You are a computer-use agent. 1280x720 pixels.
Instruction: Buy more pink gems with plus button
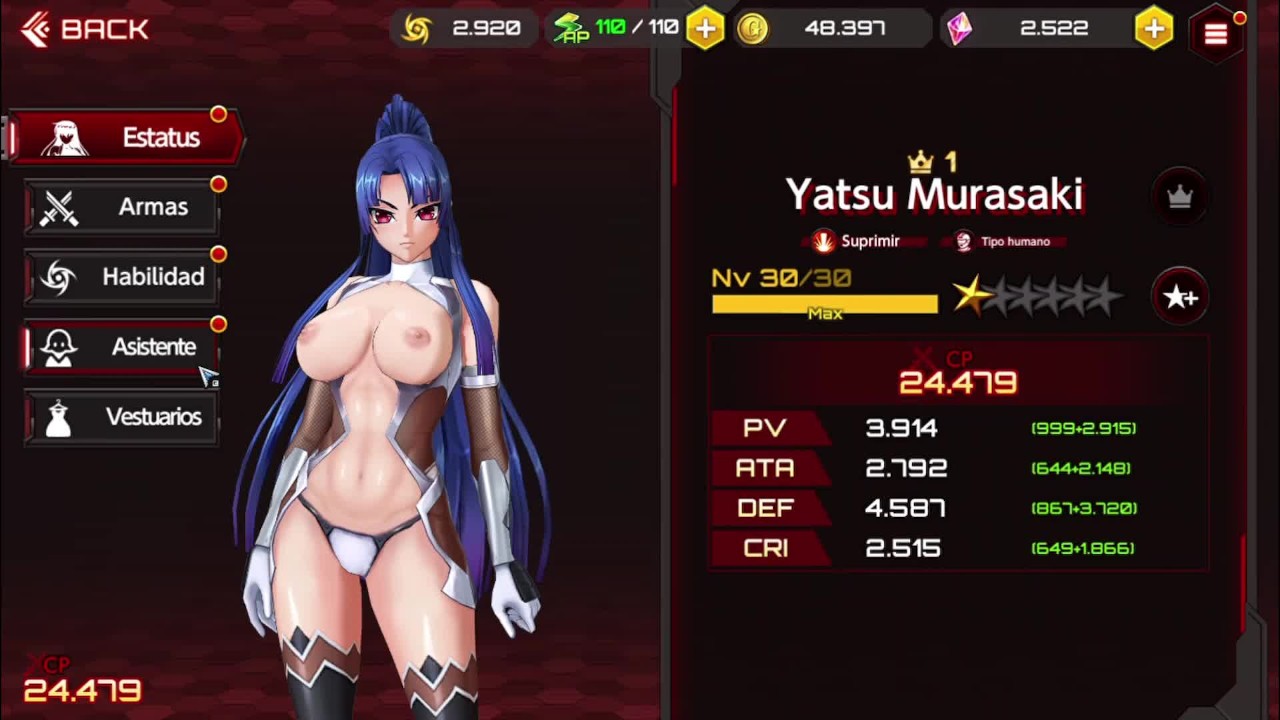coord(1154,29)
